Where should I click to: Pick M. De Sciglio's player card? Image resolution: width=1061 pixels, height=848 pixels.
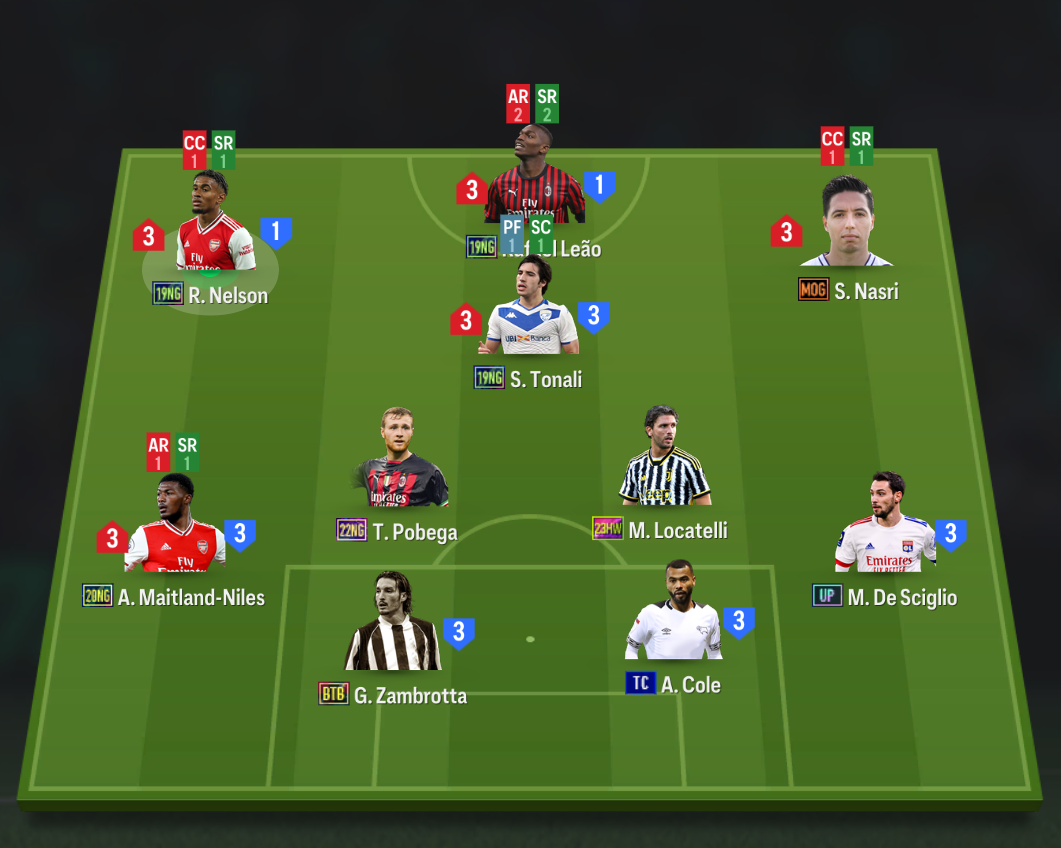885,528
